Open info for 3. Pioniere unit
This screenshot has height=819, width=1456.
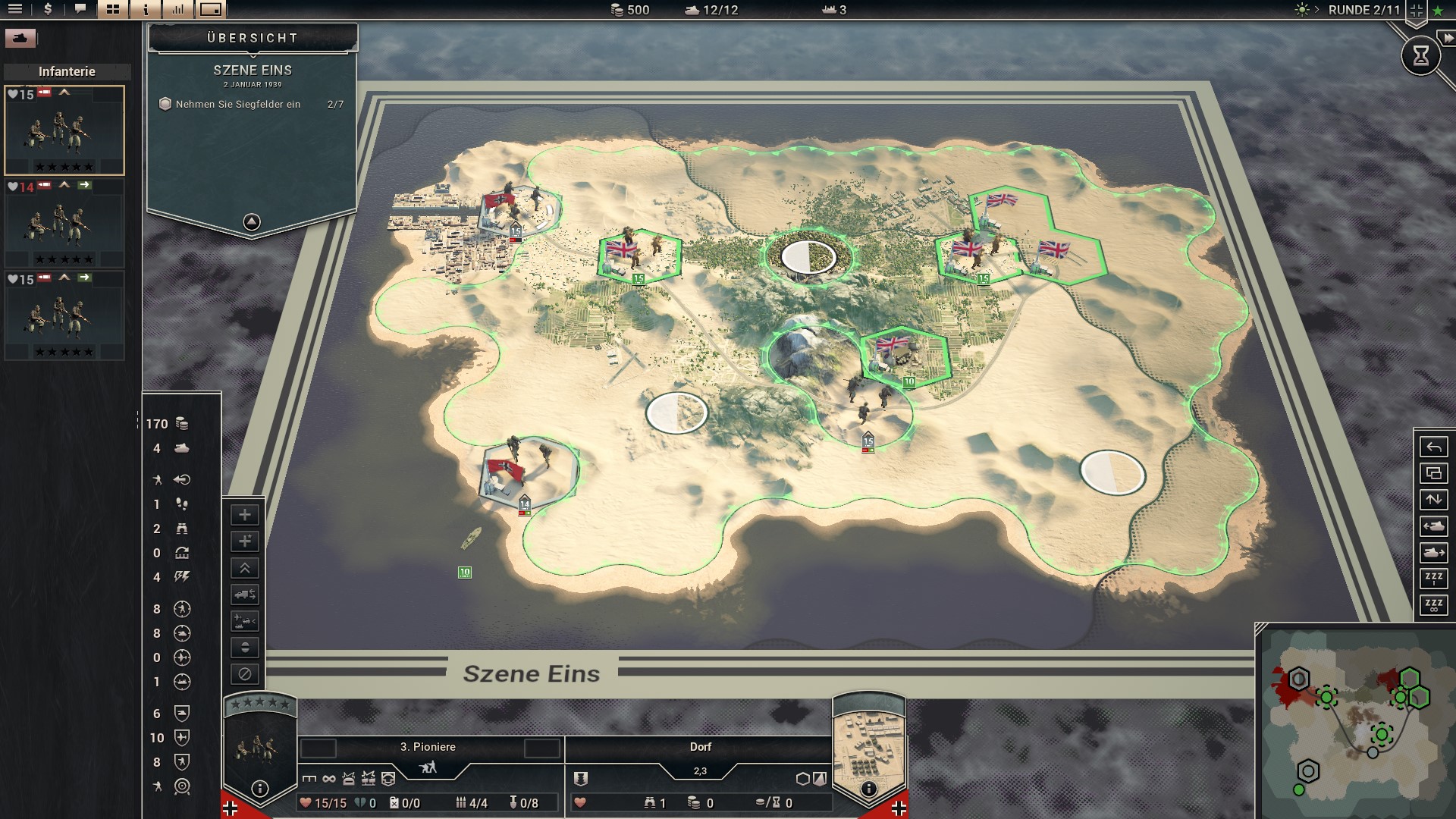point(262,786)
